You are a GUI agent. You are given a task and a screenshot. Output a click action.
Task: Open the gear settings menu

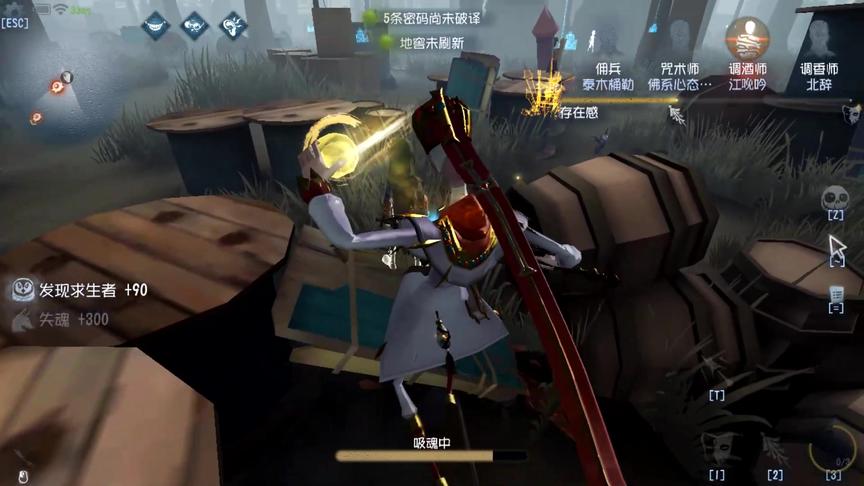point(12,8)
